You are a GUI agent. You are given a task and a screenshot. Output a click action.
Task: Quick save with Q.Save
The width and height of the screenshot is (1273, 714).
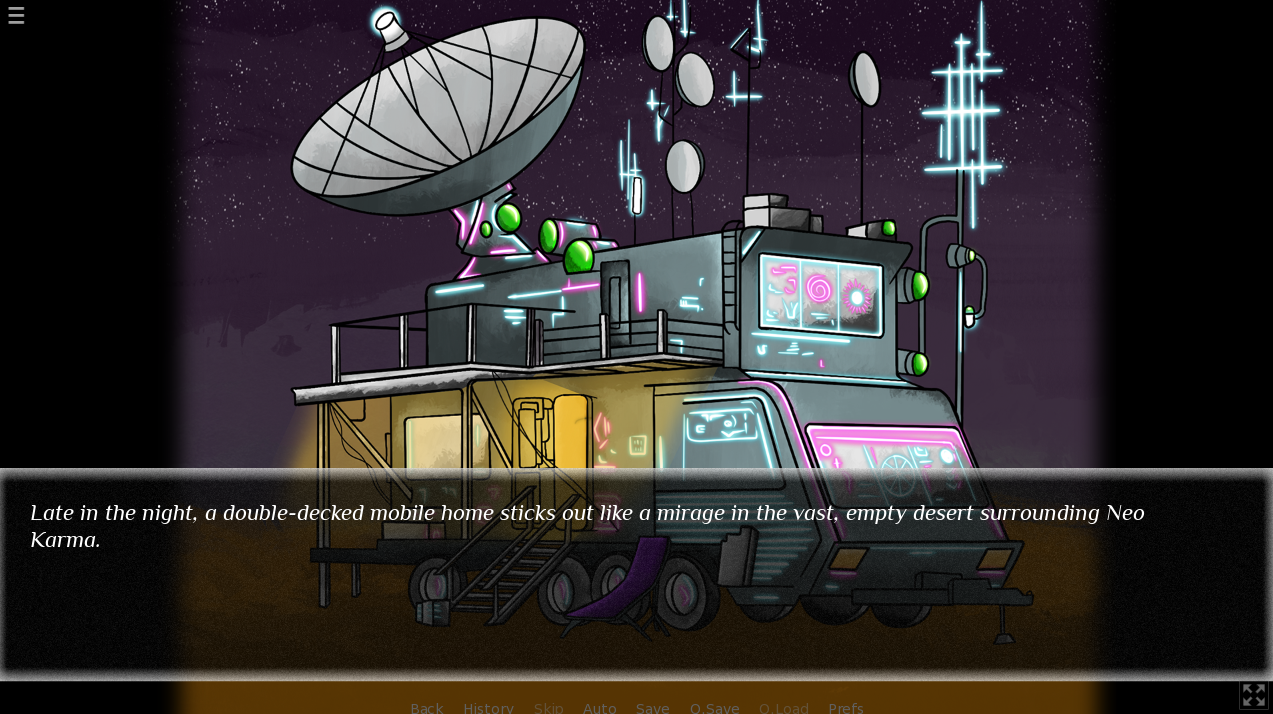click(714, 708)
